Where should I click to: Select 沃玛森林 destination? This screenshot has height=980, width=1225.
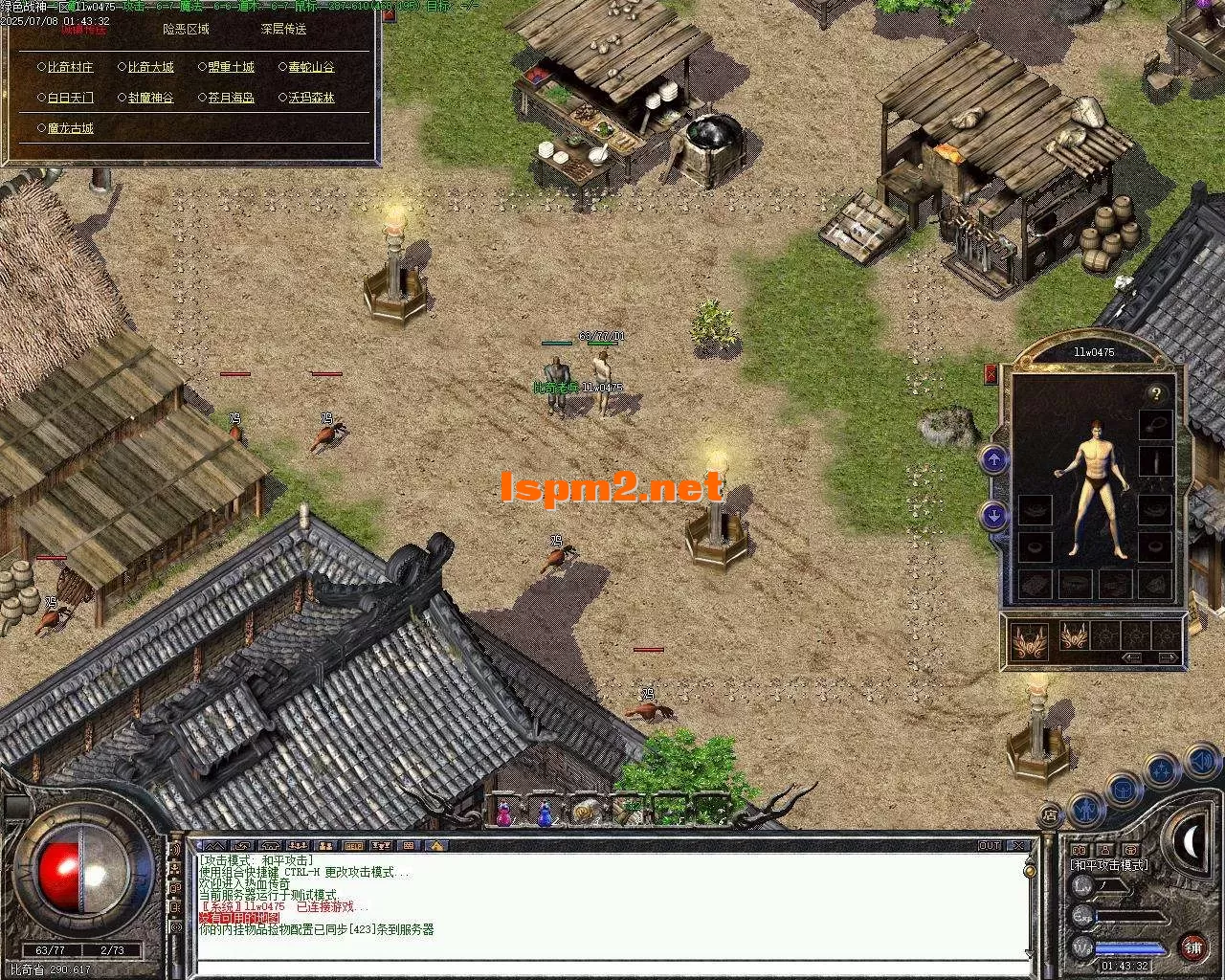[x=311, y=98]
